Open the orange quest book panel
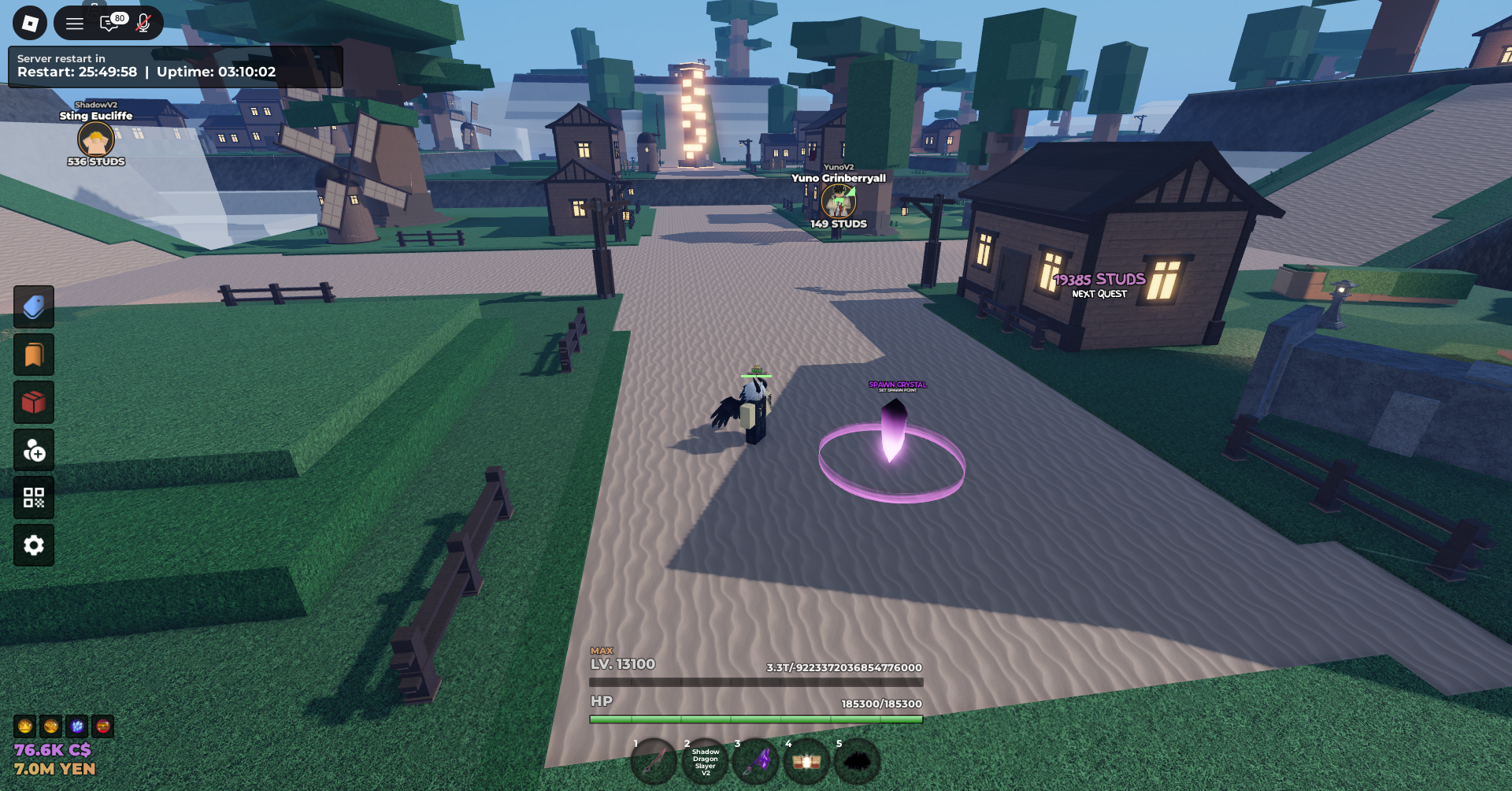Image resolution: width=1512 pixels, height=791 pixels. pyautogui.click(x=33, y=355)
